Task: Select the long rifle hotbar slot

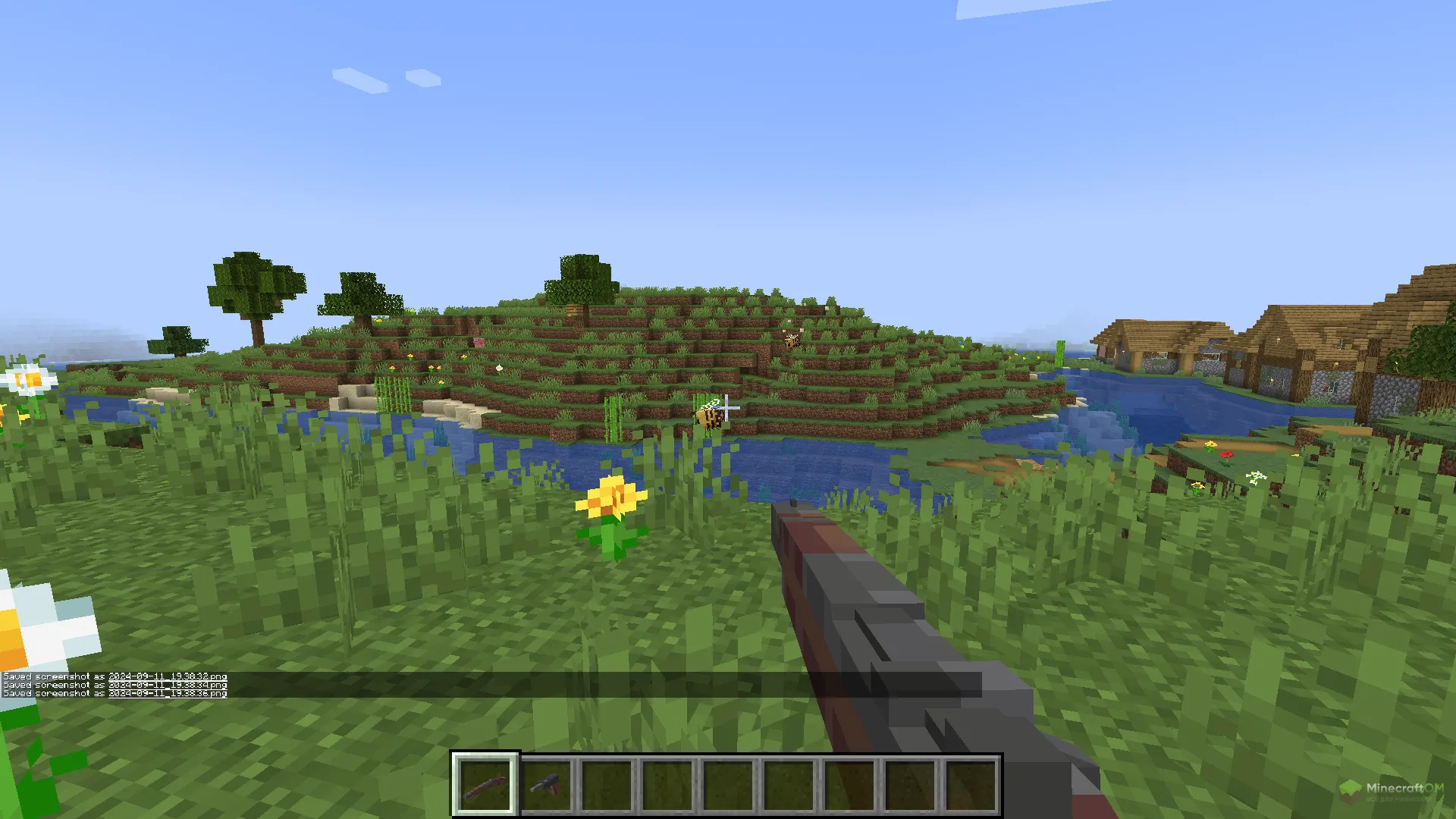Action: pos(485,785)
